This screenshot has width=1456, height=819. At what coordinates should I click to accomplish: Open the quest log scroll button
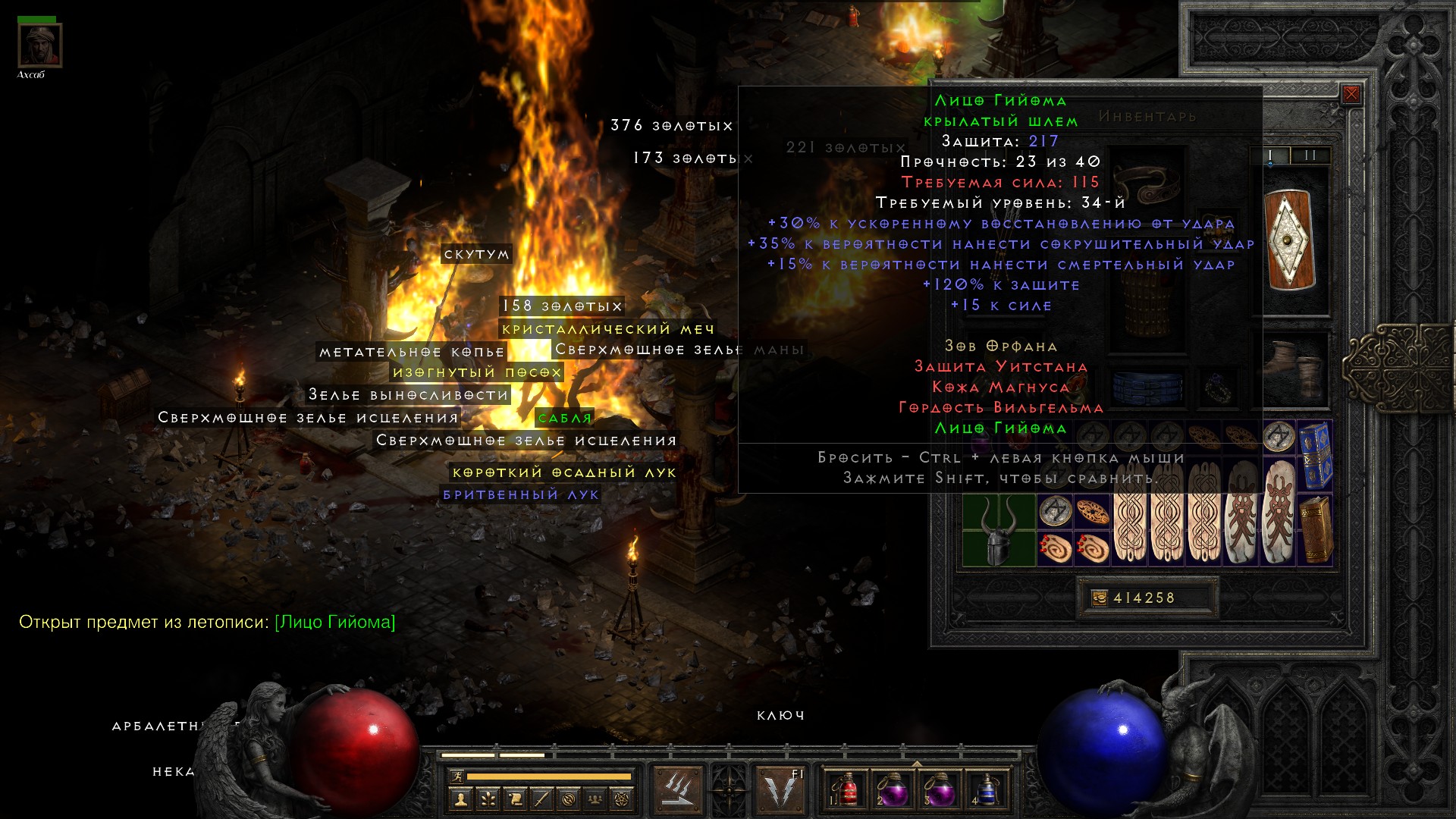(515, 799)
